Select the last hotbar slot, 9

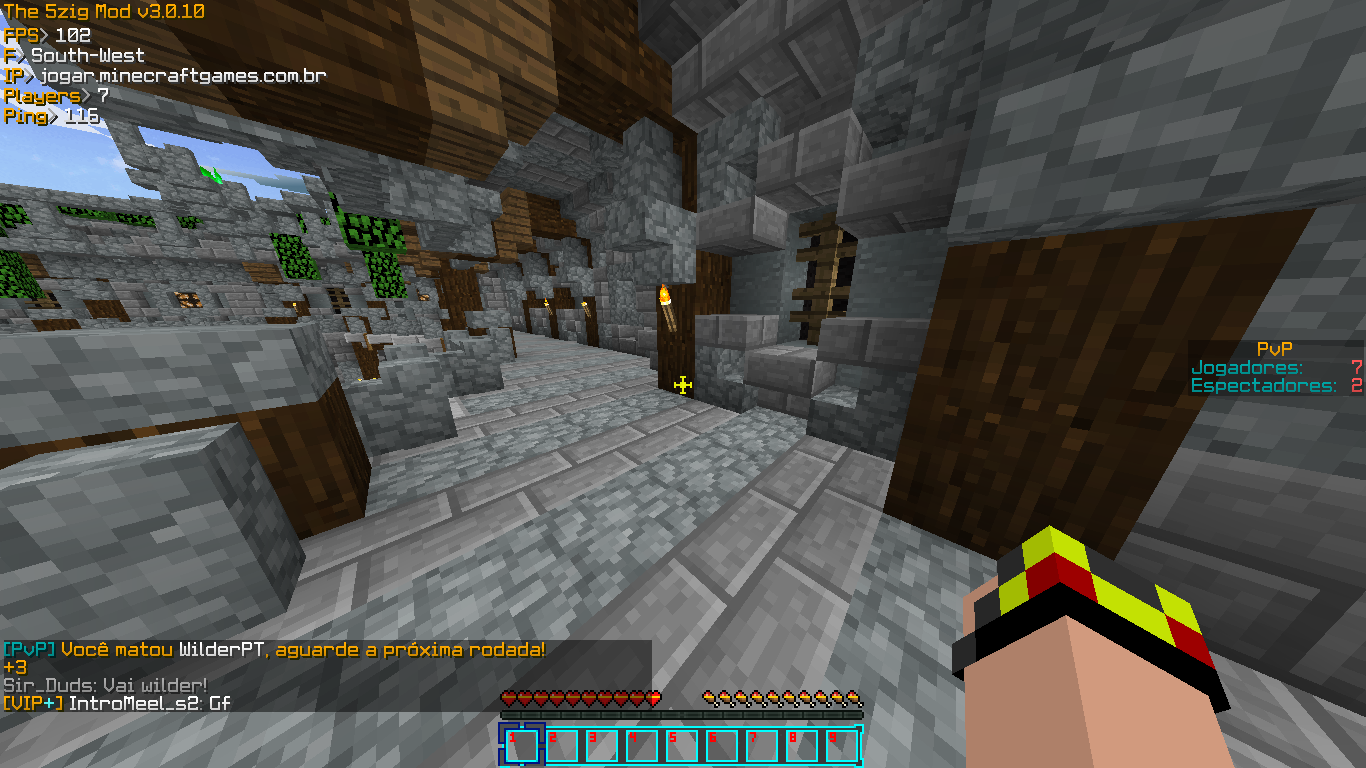point(841,745)
